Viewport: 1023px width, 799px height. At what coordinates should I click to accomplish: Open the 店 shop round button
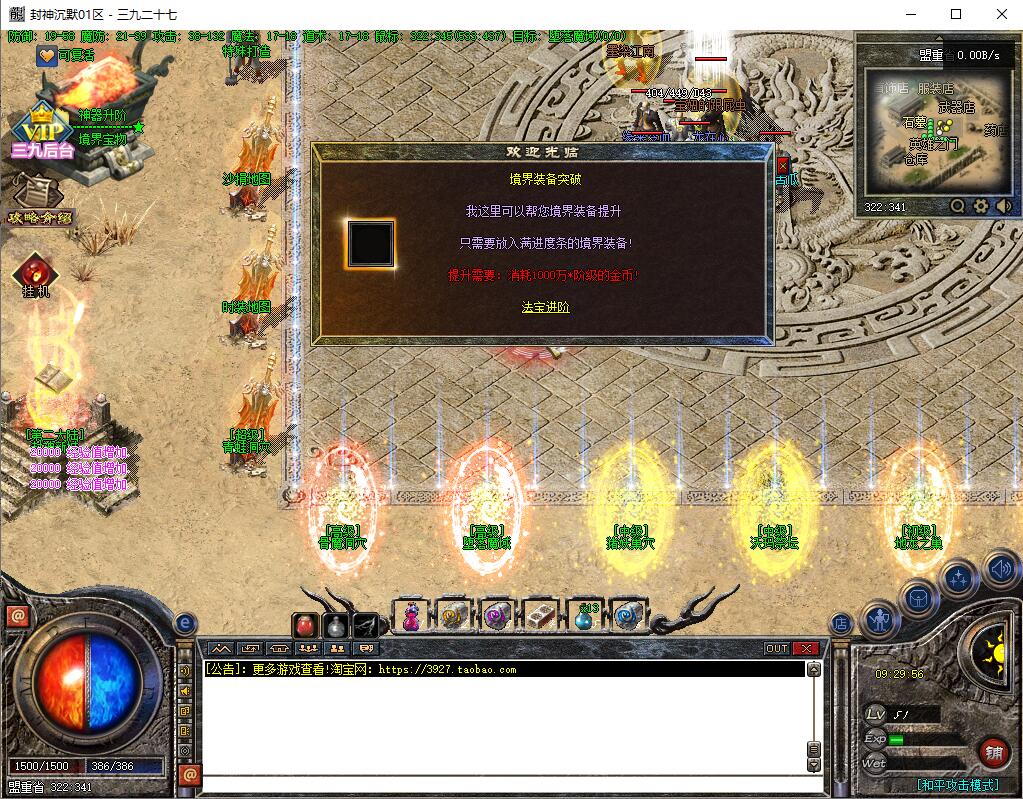tap(841, 623)
